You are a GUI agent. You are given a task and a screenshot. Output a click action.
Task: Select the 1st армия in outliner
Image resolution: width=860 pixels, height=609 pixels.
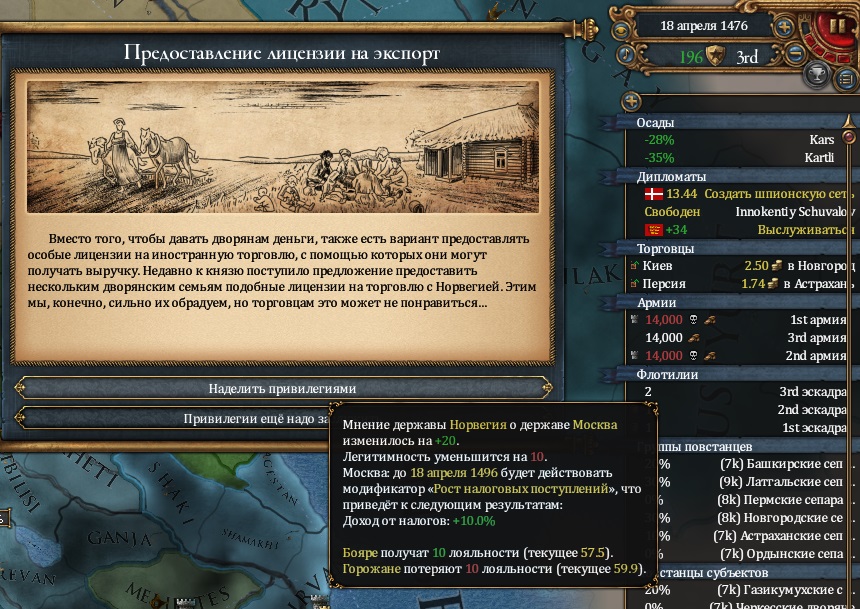point(742,320)
